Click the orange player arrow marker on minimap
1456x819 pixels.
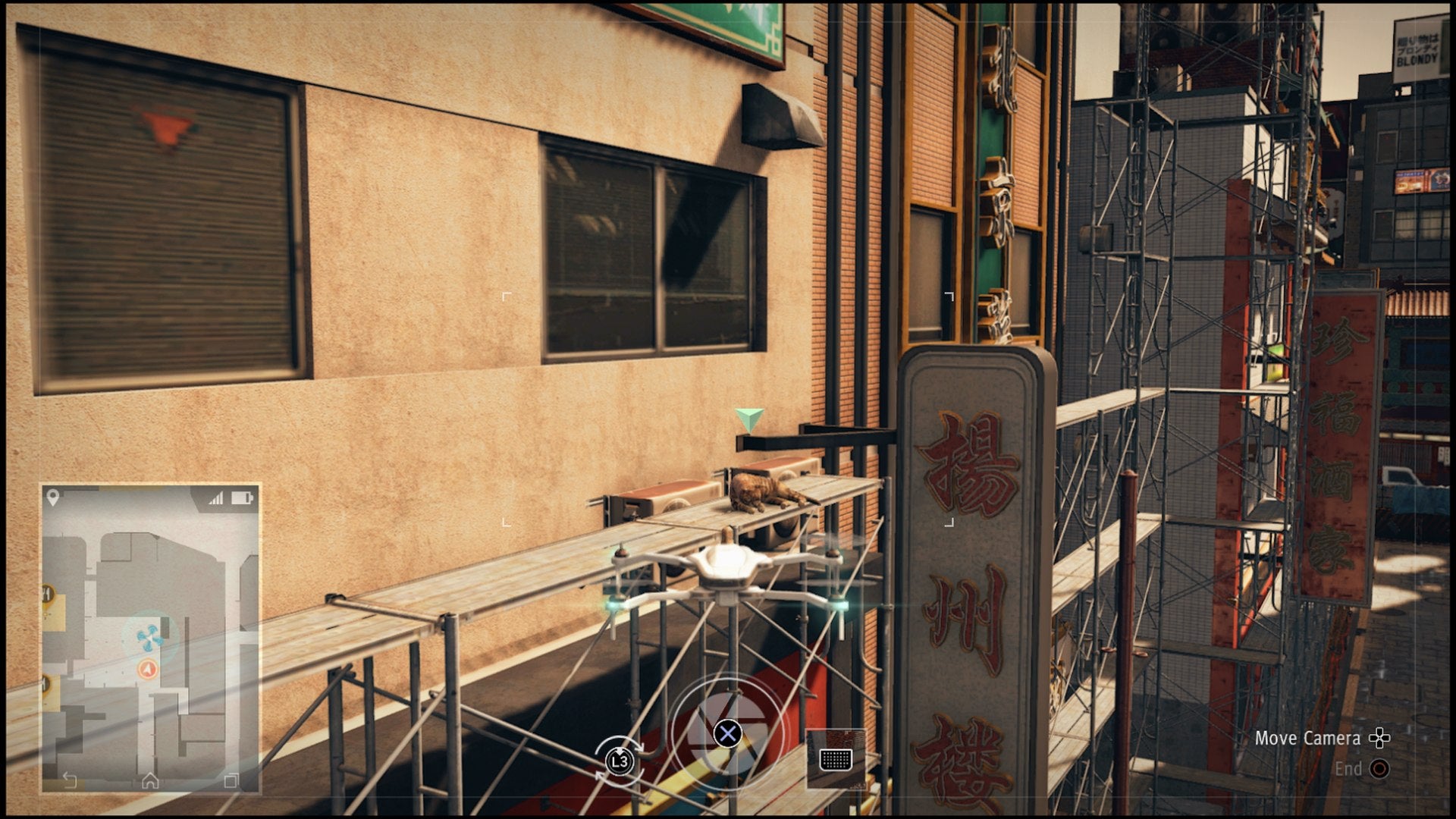tap(147, 669)
